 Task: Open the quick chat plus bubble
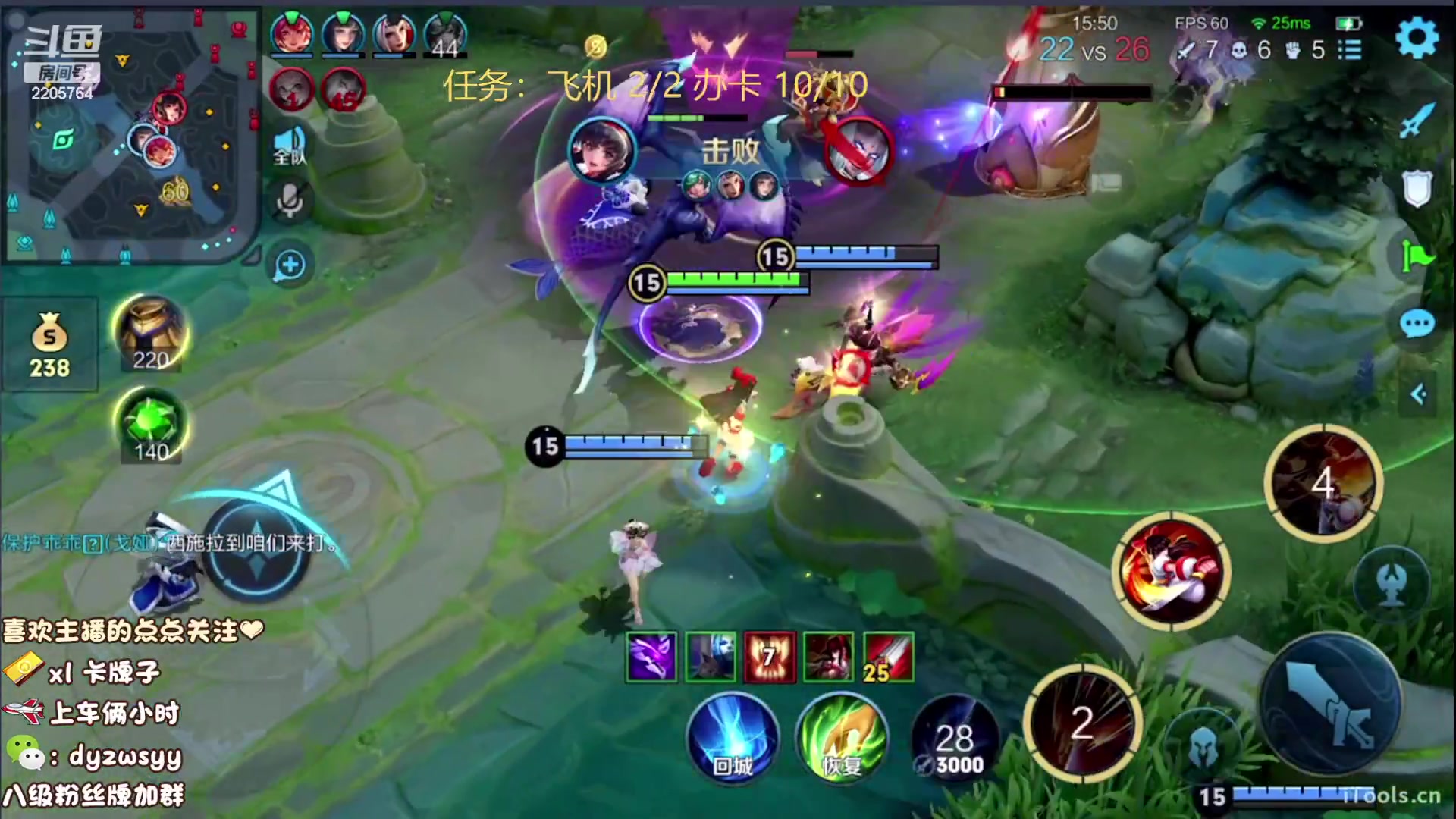[290, 265]
